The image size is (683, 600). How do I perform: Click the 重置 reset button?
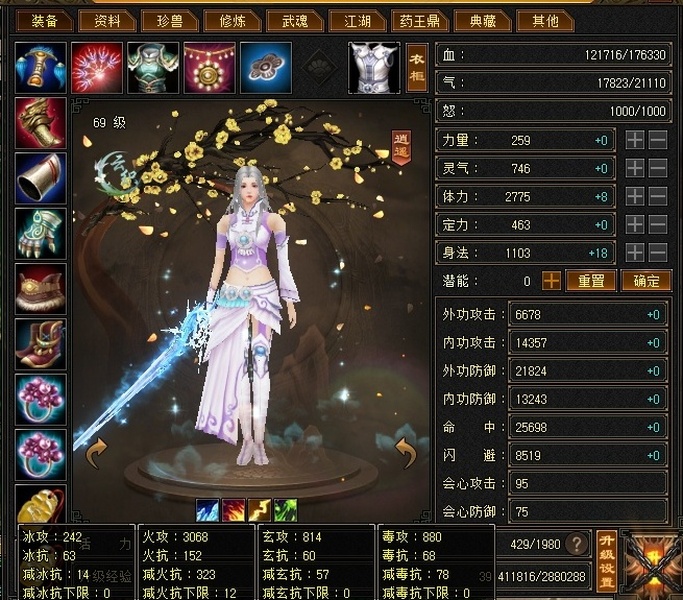[x=590, y=281]
